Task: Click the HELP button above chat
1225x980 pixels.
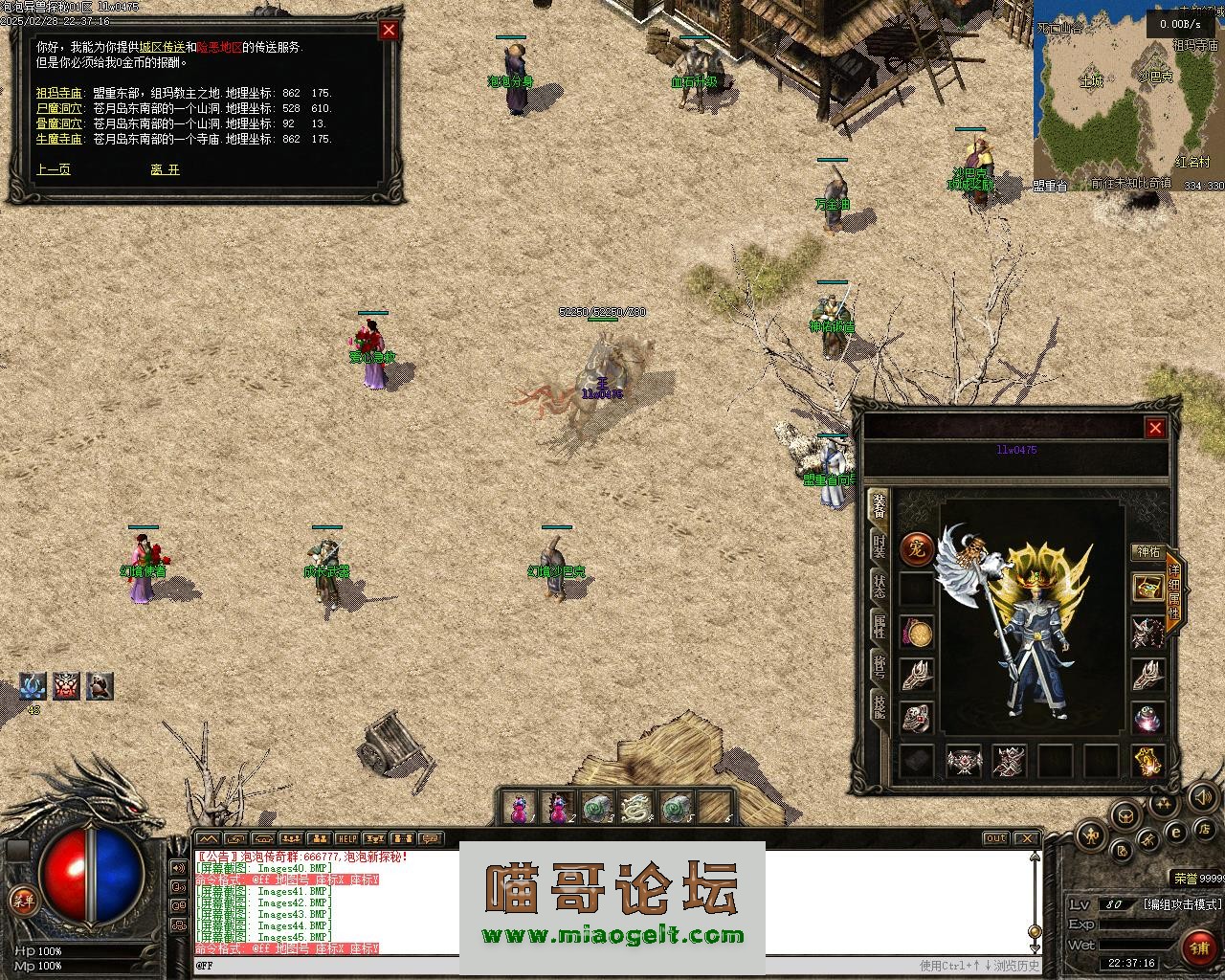Action: (346, 838)
